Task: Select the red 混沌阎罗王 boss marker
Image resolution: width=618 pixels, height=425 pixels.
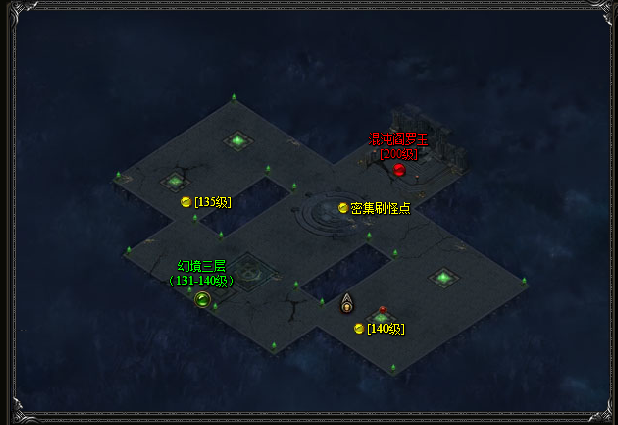Action: click(x=399, y=170)
